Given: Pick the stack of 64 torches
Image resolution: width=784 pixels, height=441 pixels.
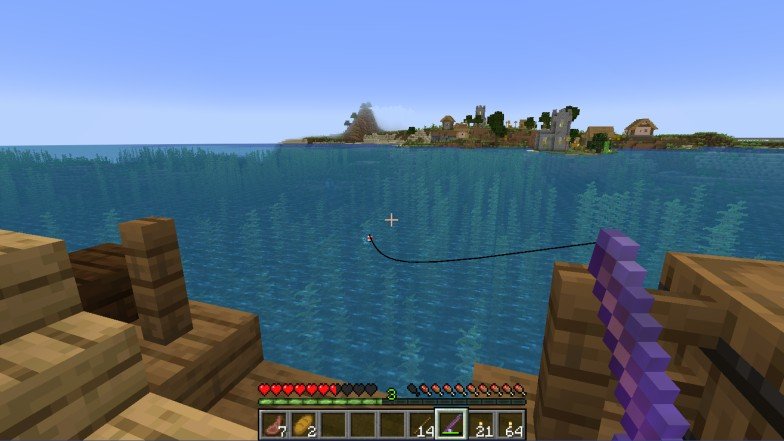Looking at the screenshot, I should point(510,425).
